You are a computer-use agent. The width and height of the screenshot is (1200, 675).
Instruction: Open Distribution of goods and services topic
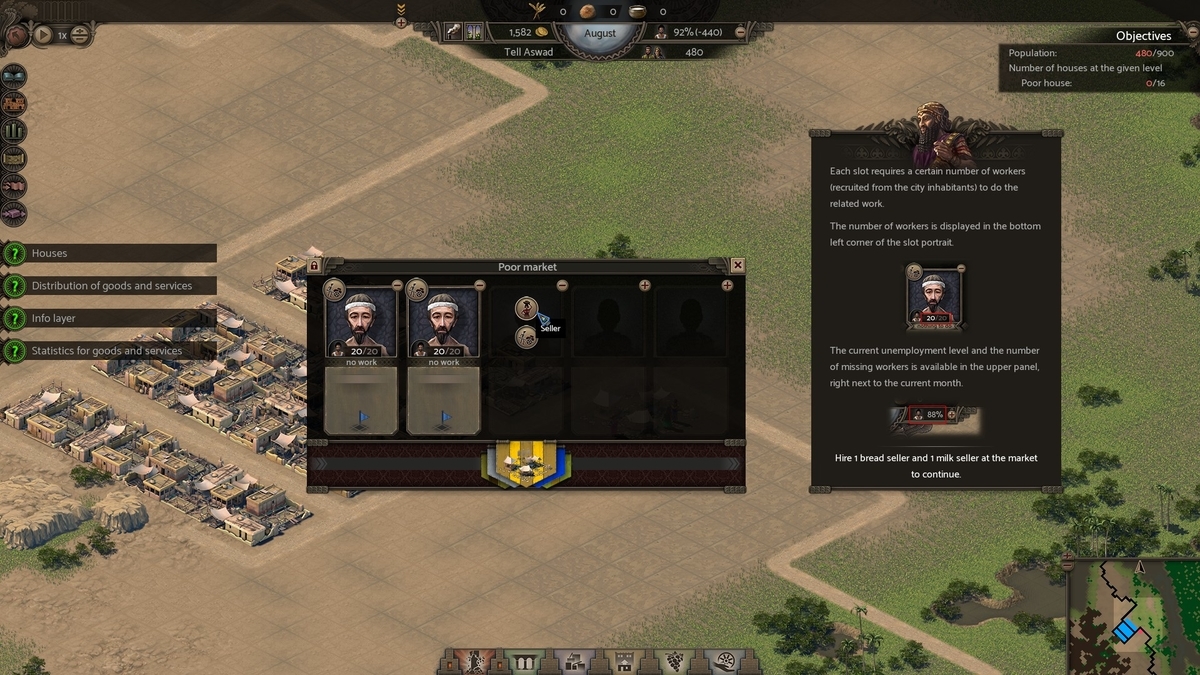point(15,286)
